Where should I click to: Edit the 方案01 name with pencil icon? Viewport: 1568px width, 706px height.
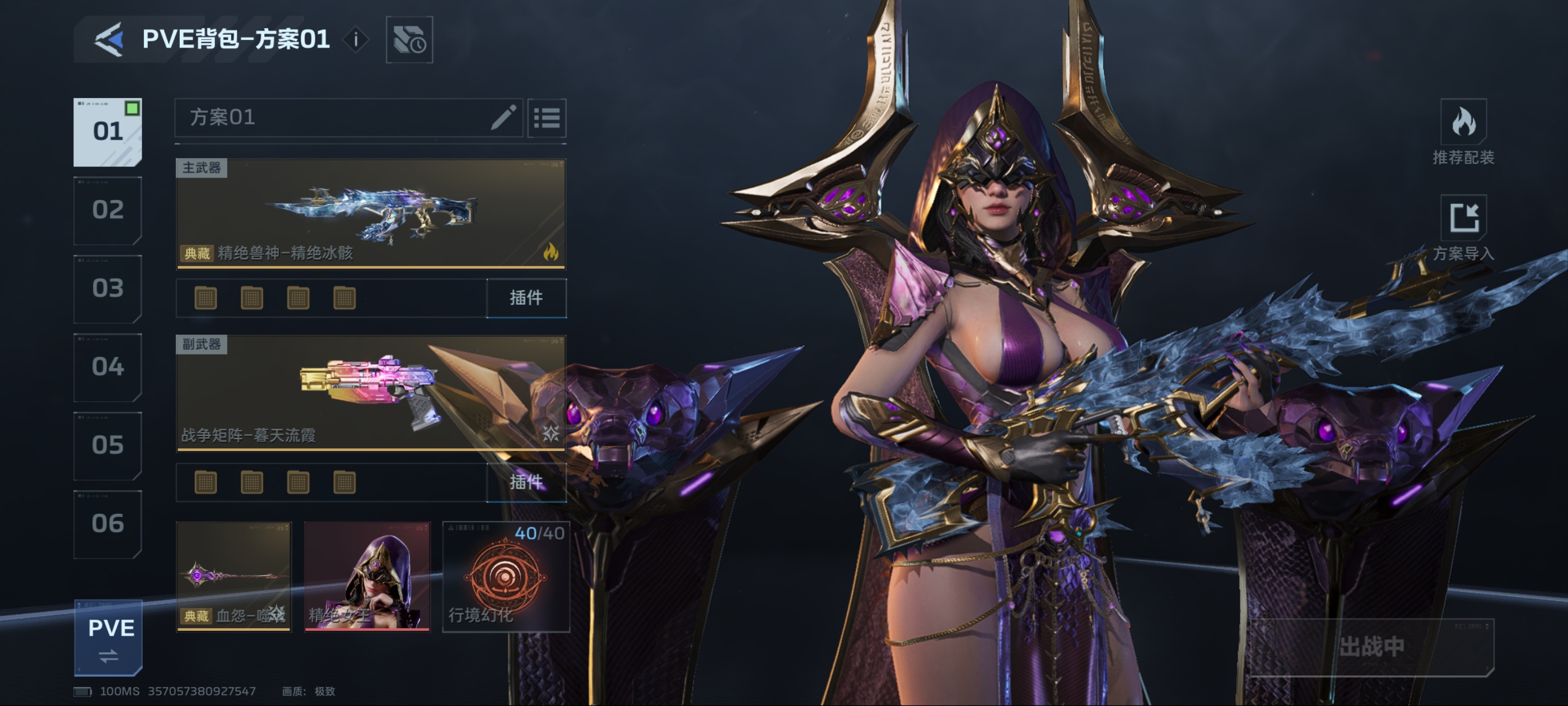pyautogui.click(x=503, y=117)
